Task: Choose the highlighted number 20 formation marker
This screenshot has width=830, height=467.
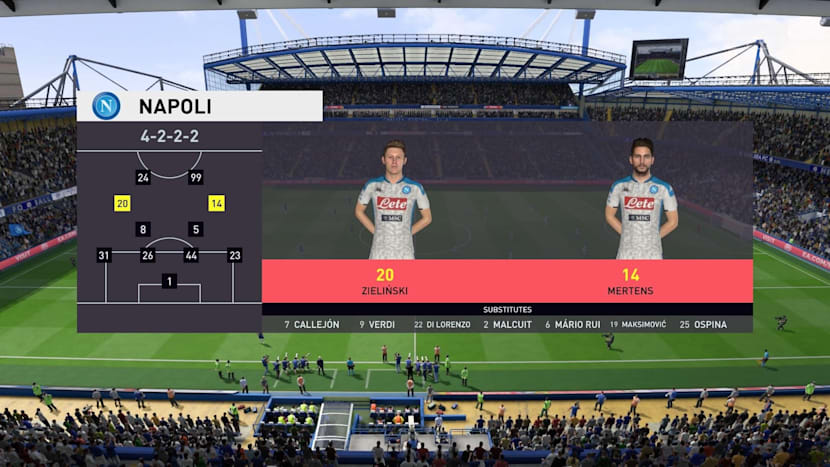Action: pos(122,203)
